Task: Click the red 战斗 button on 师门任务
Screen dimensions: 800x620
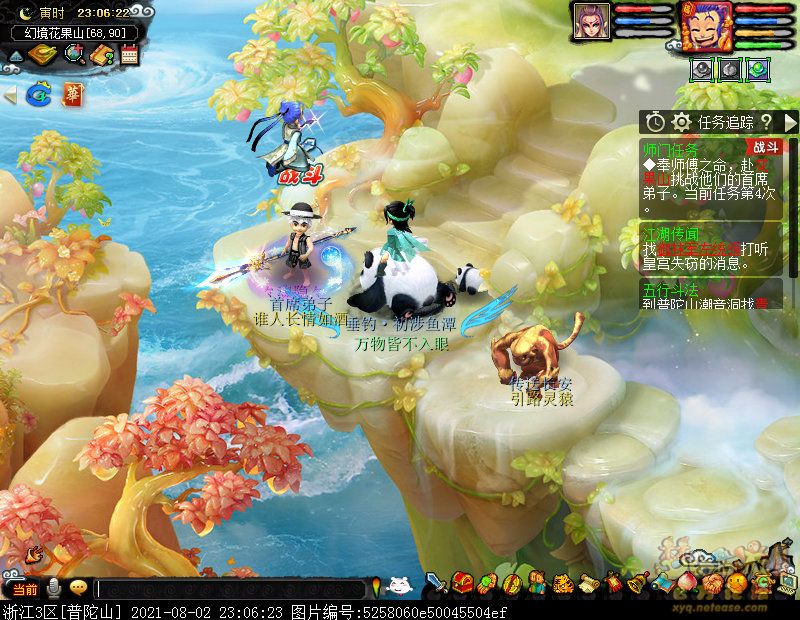Action: coord(765,148)
